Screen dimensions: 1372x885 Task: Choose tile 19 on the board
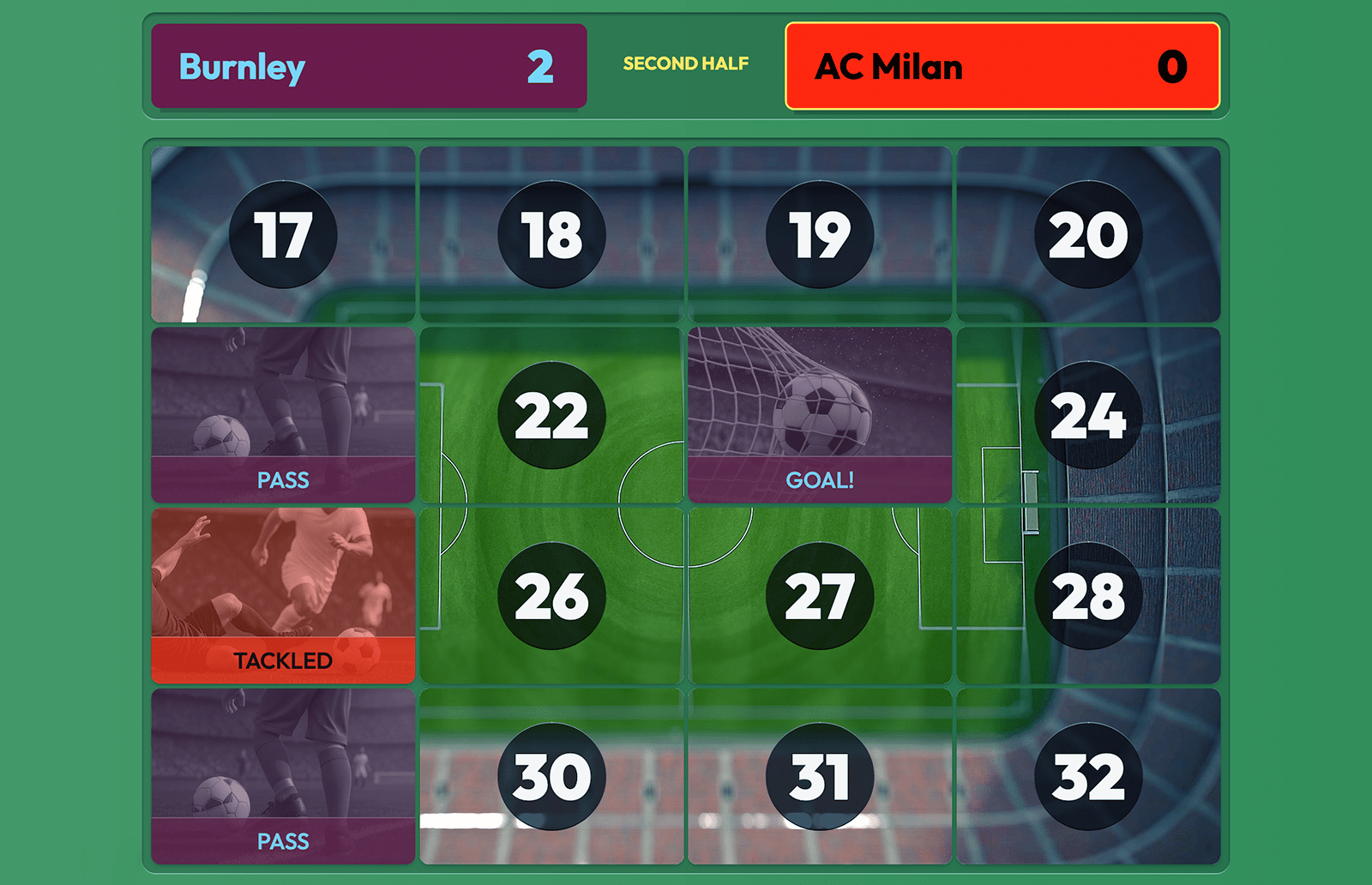(820, 234)
